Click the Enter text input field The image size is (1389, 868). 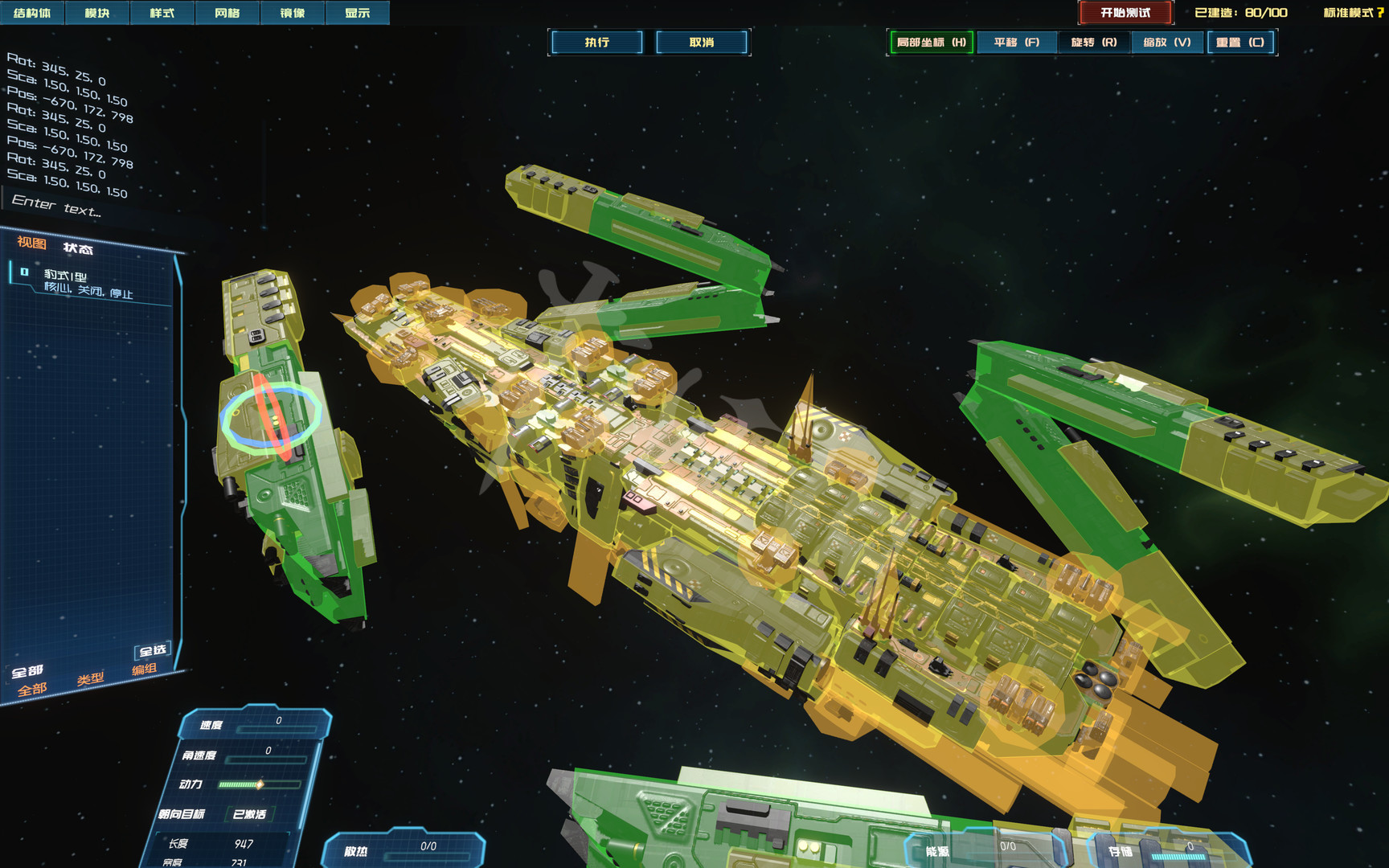56,206
